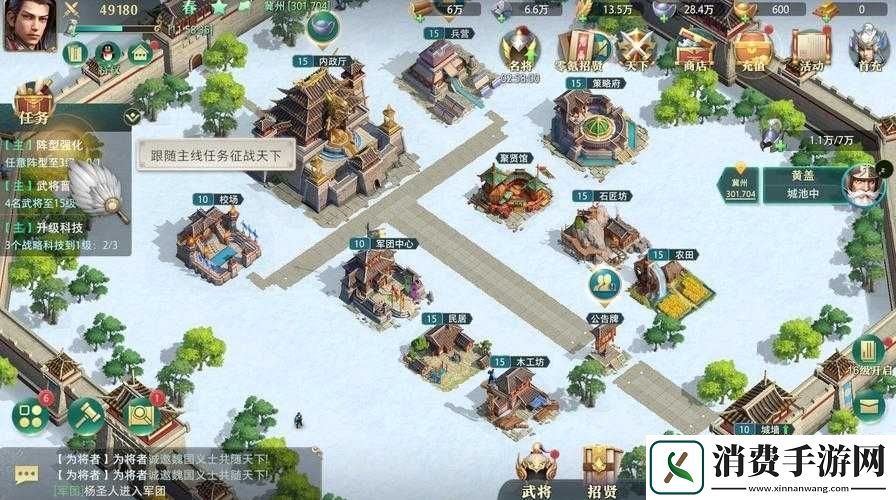Collapse the quest tracker with the chevron
The image size is (896, 500).
point(131,115)
